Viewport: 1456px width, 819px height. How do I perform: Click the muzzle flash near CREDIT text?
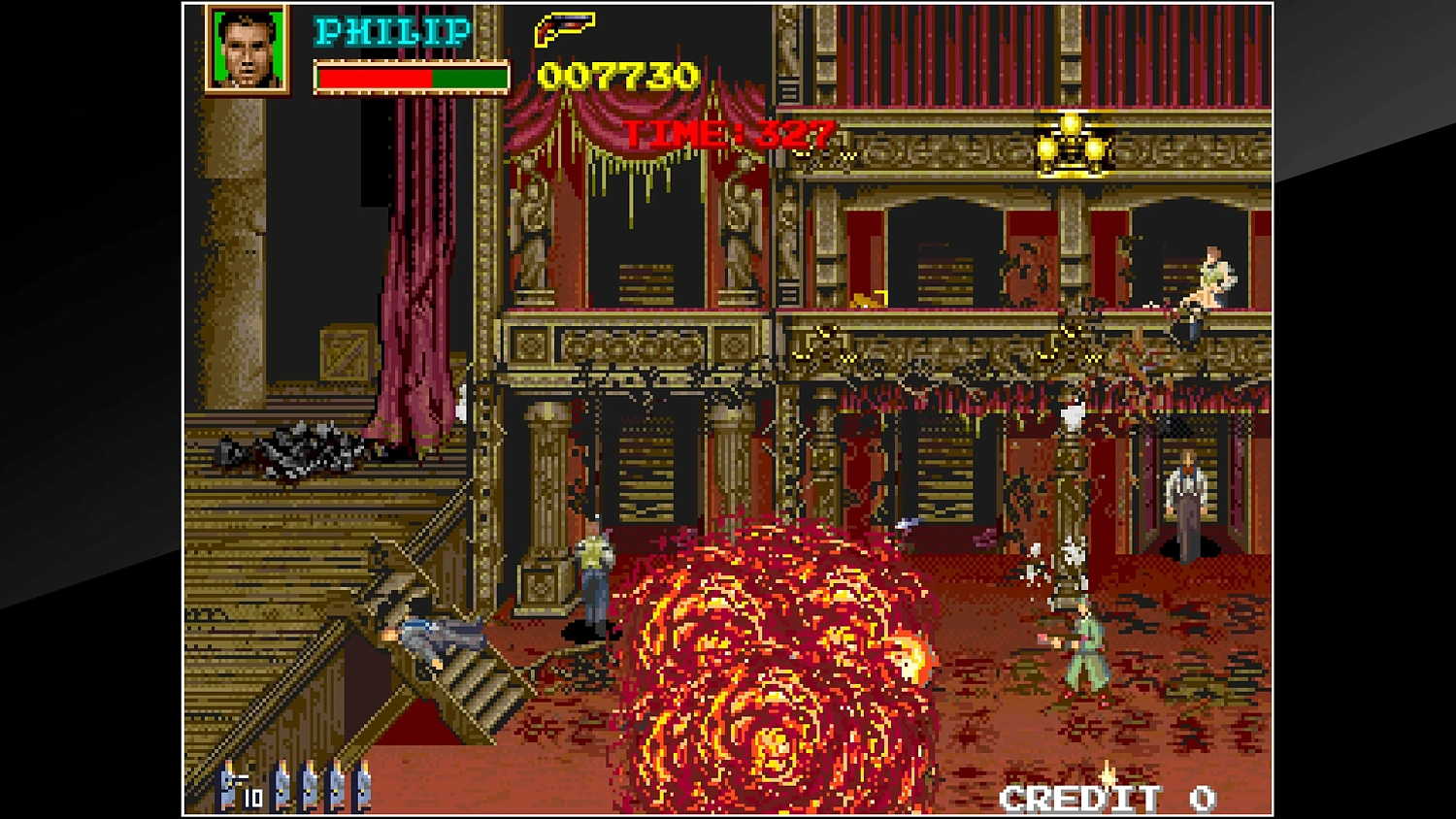[1107, 776]
